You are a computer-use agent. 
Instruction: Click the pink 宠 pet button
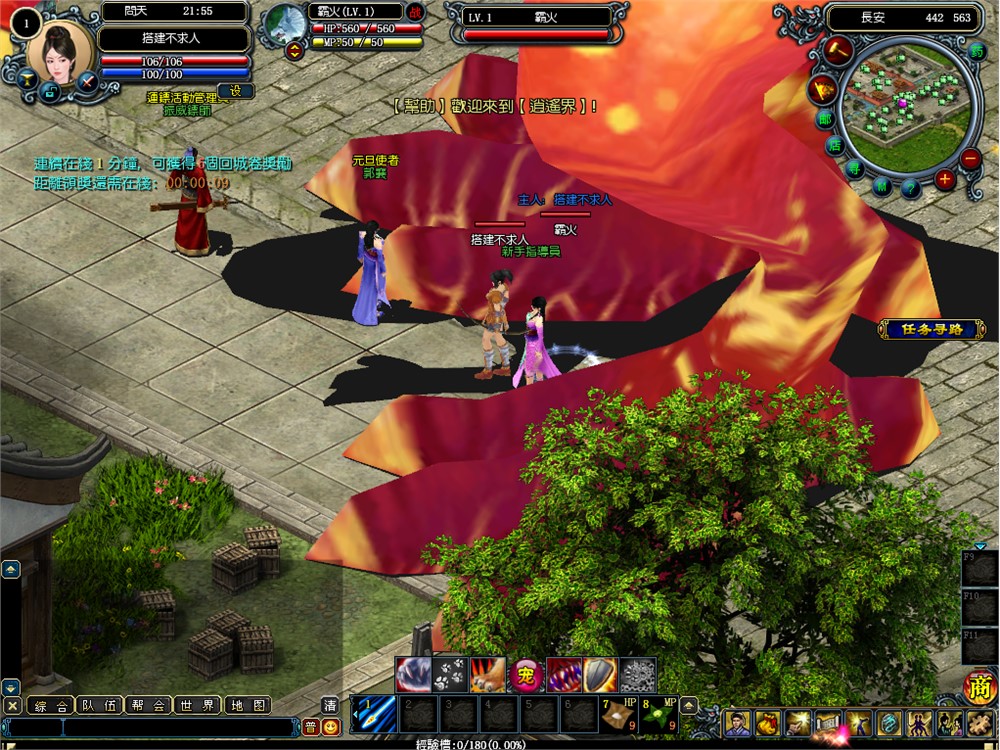tap(526, 675)
